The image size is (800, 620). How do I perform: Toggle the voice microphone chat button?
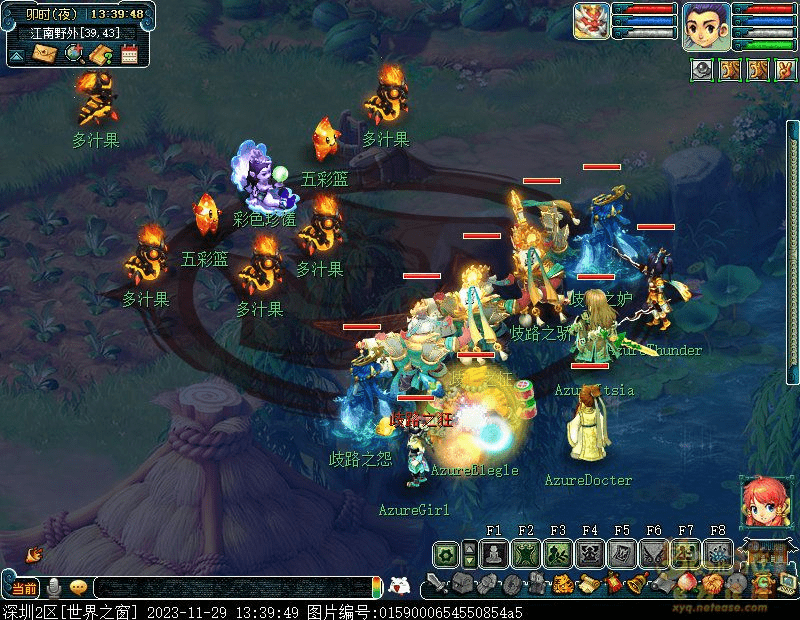[x=53, y=587]
